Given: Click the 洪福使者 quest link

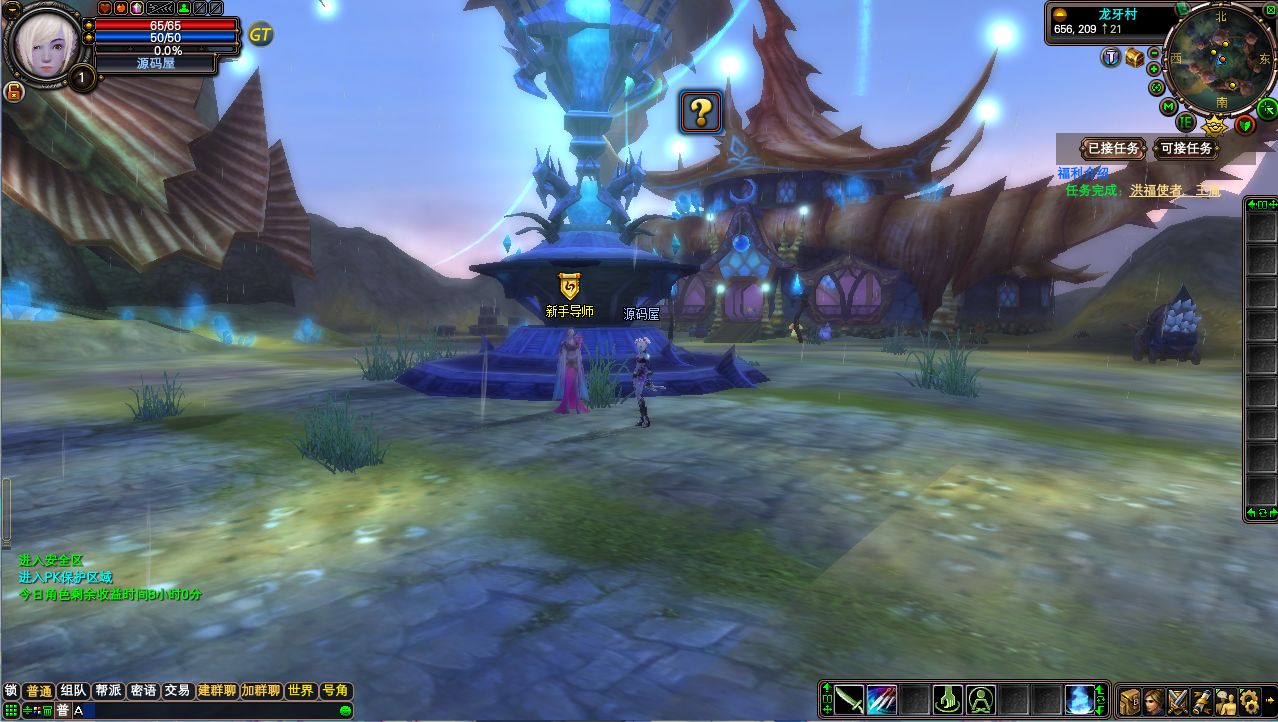Looking at the screenshot, I should click(x=1156, y=190).
